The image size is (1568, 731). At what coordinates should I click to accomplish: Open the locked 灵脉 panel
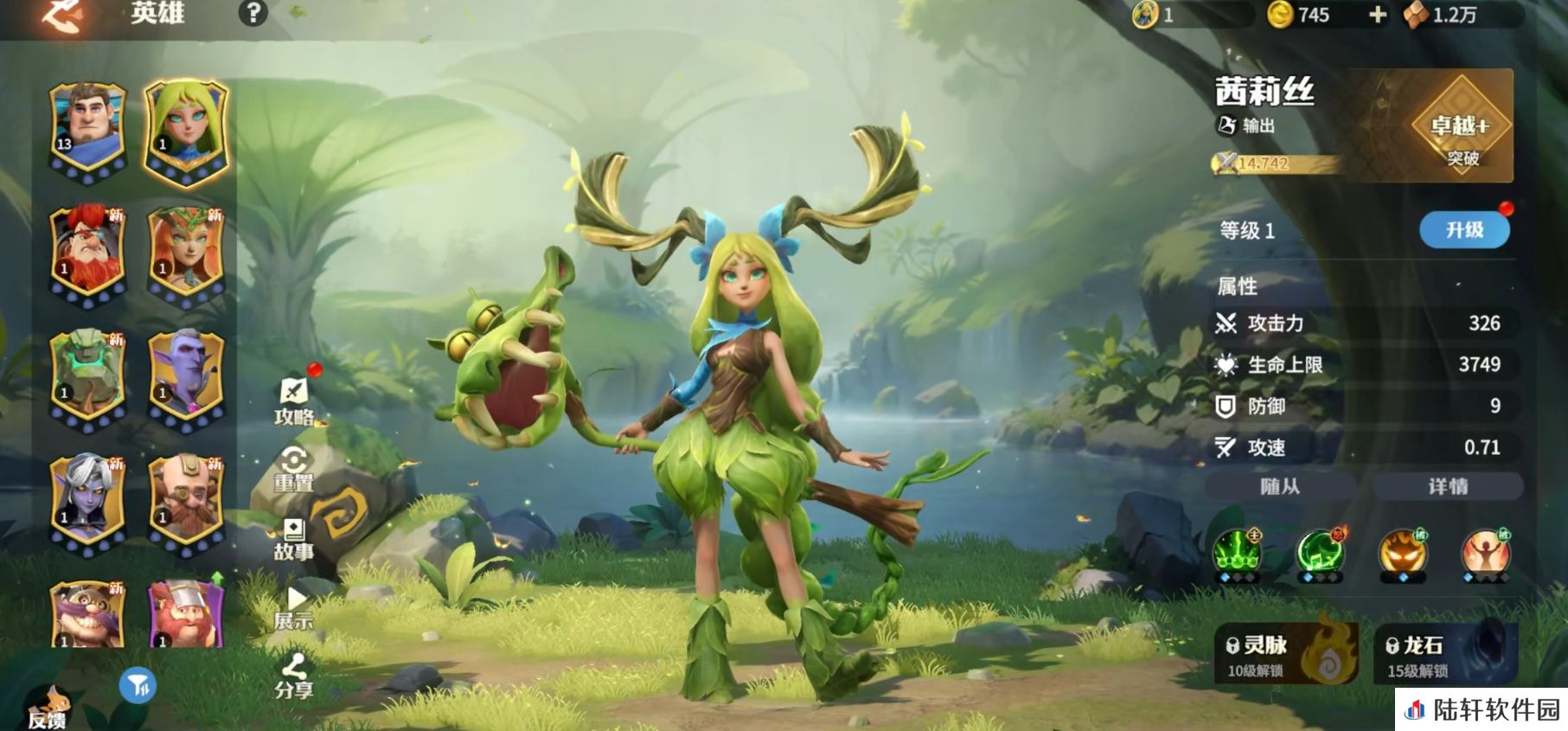tap(1285, 654)
